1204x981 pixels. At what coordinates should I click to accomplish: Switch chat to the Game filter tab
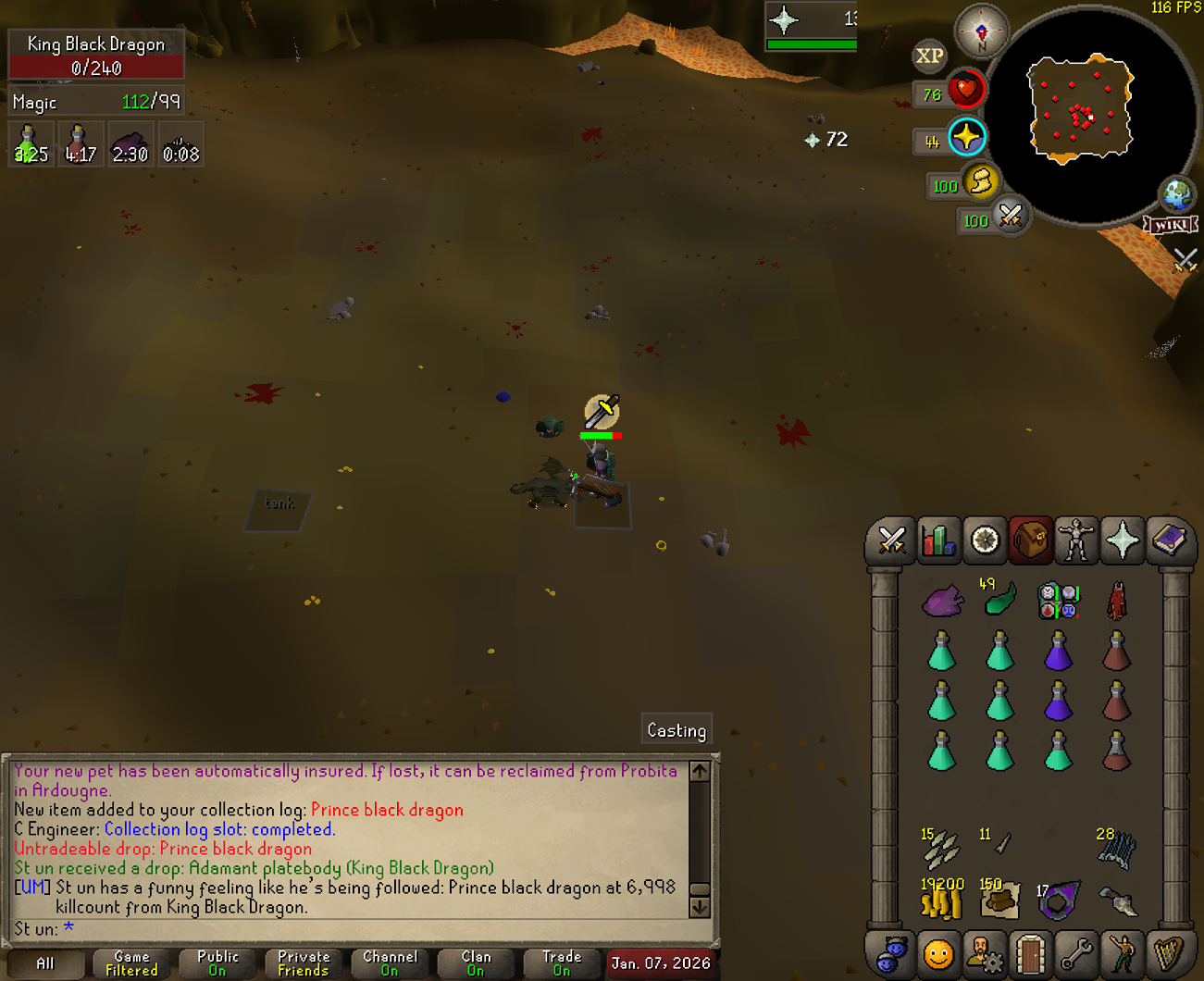click(131, 963)
